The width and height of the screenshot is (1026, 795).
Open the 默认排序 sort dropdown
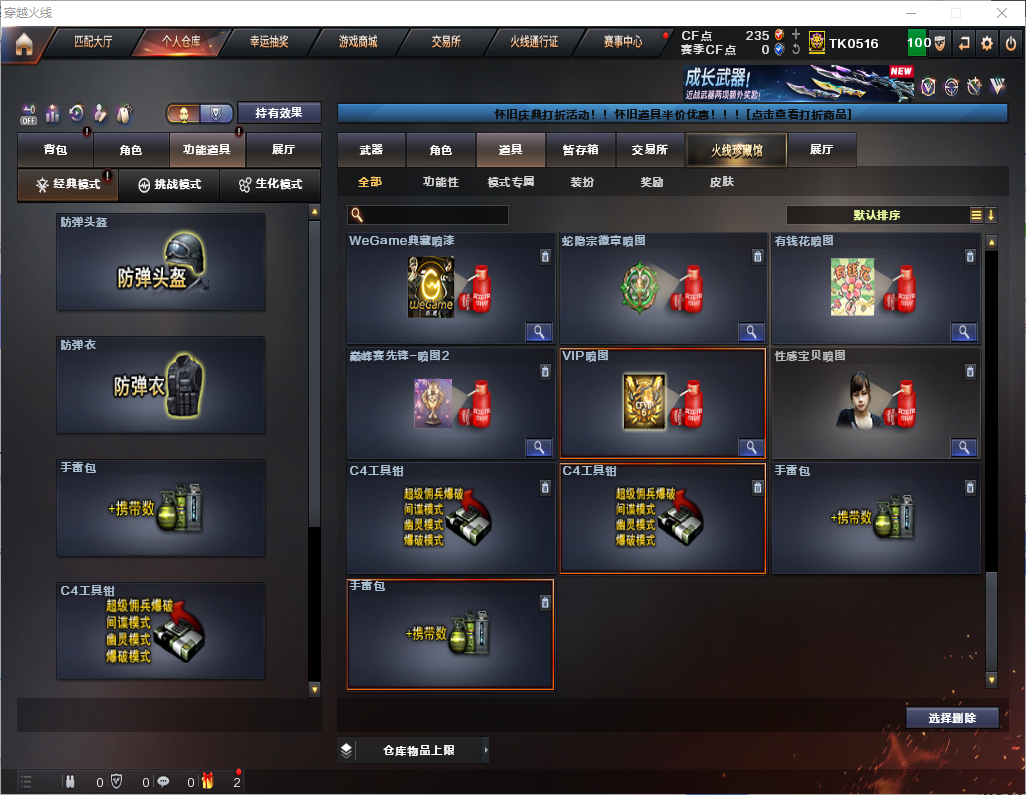point(877,215)
